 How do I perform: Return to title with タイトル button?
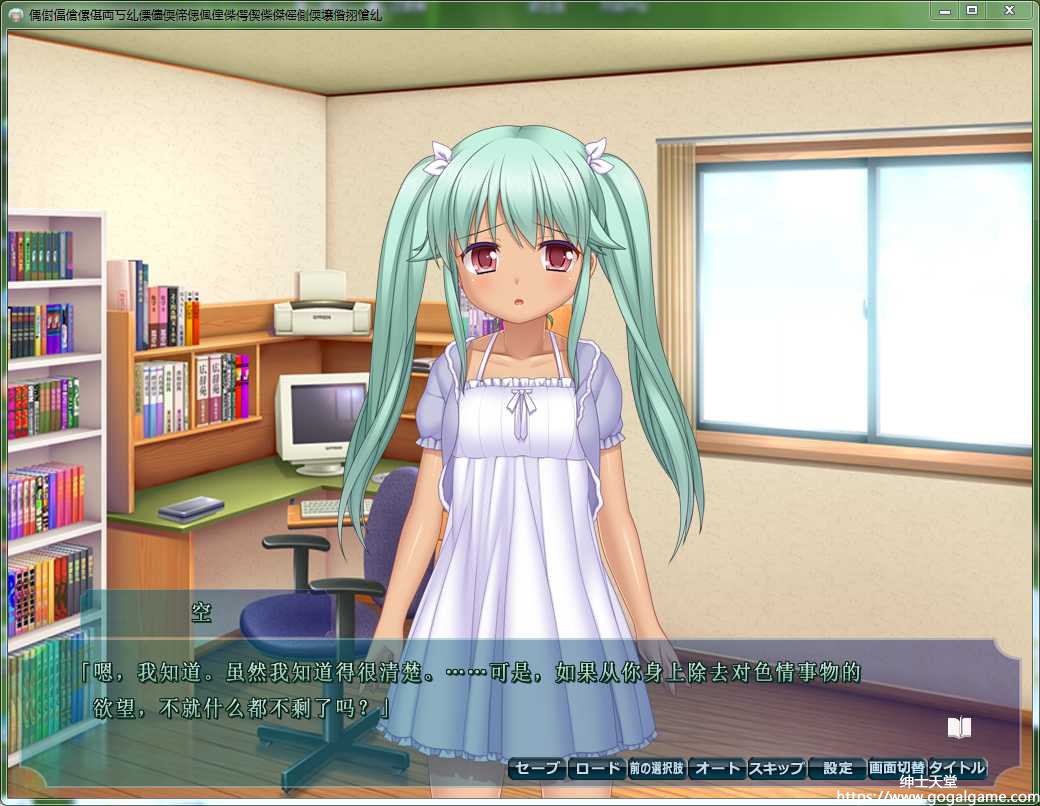point(957,768)
